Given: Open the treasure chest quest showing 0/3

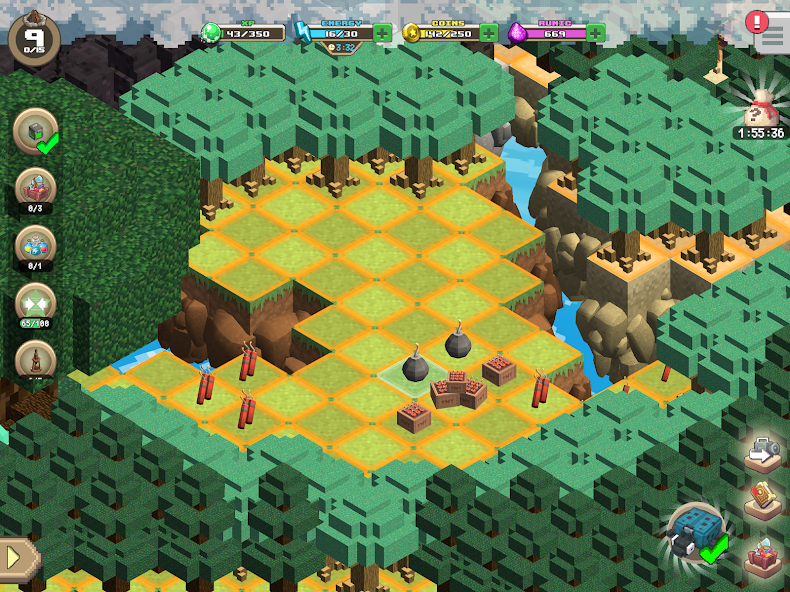Looking at the screenshot, I should coord(36,189).
